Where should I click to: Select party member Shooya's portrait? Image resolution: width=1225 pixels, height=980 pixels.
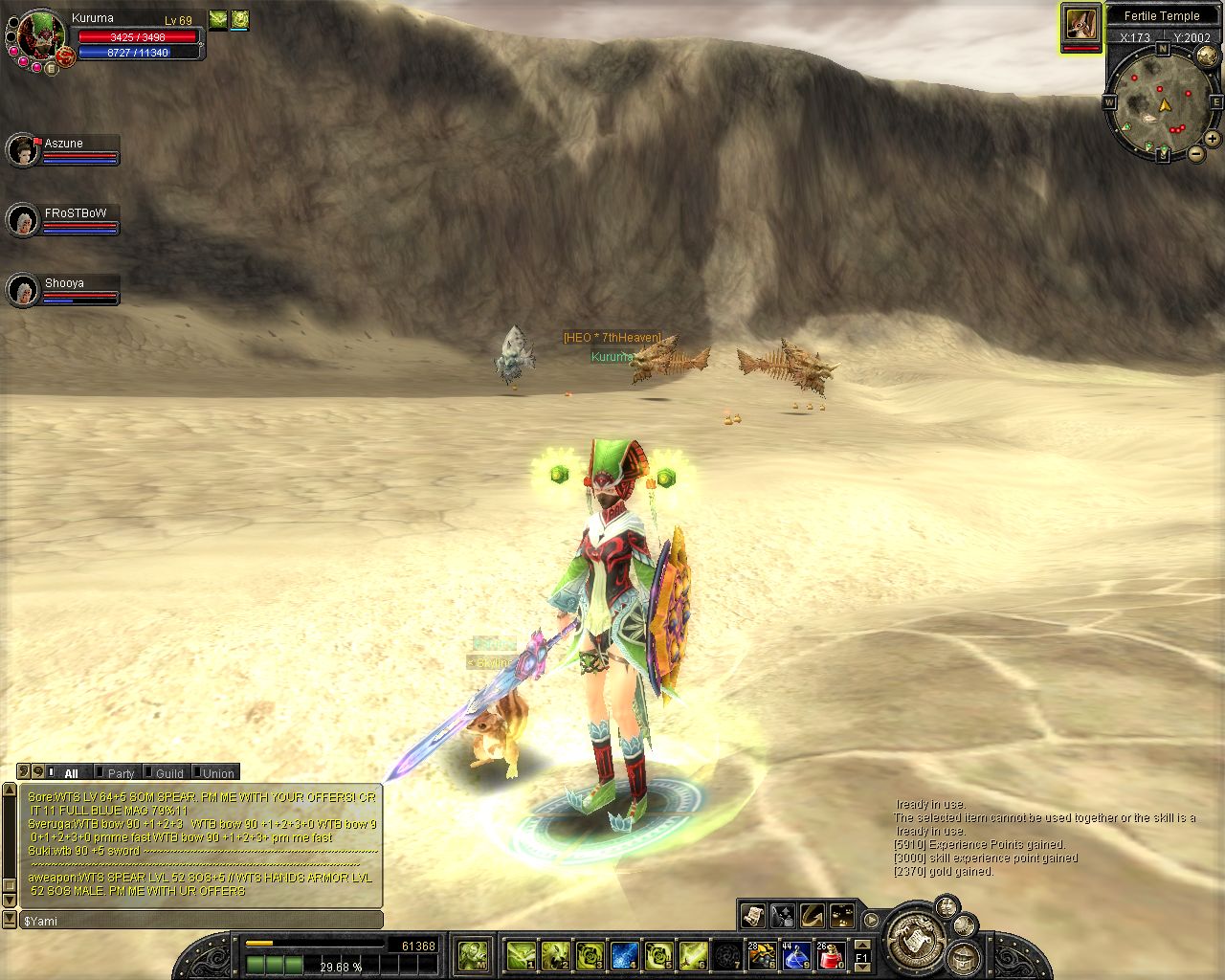point(21,290)
